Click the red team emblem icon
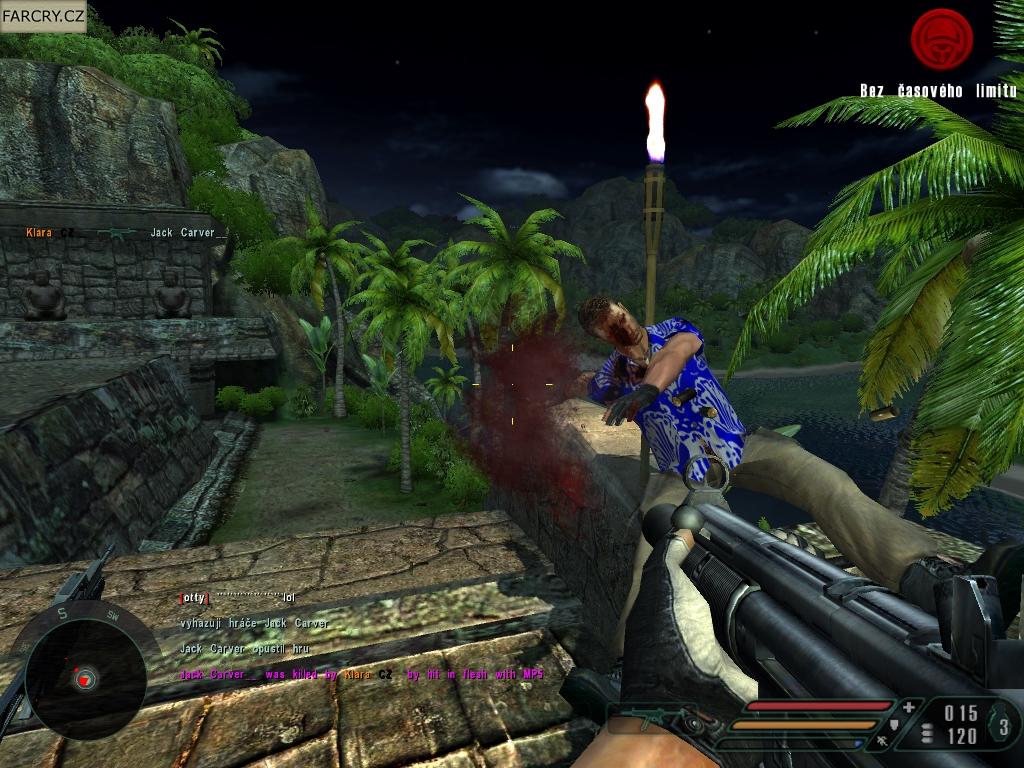 (x=941, y=39)
